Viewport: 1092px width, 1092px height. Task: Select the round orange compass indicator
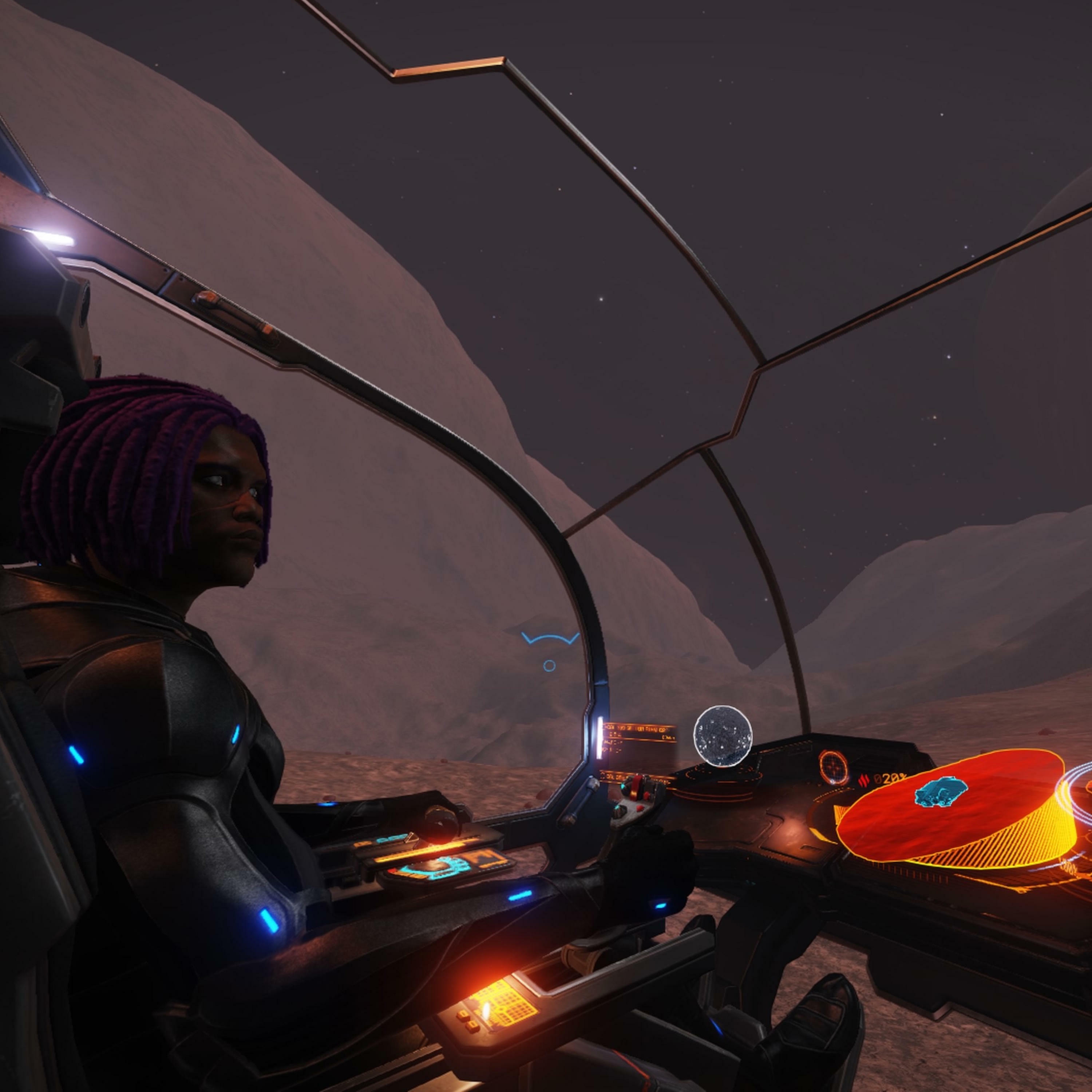tap(834, 768)
